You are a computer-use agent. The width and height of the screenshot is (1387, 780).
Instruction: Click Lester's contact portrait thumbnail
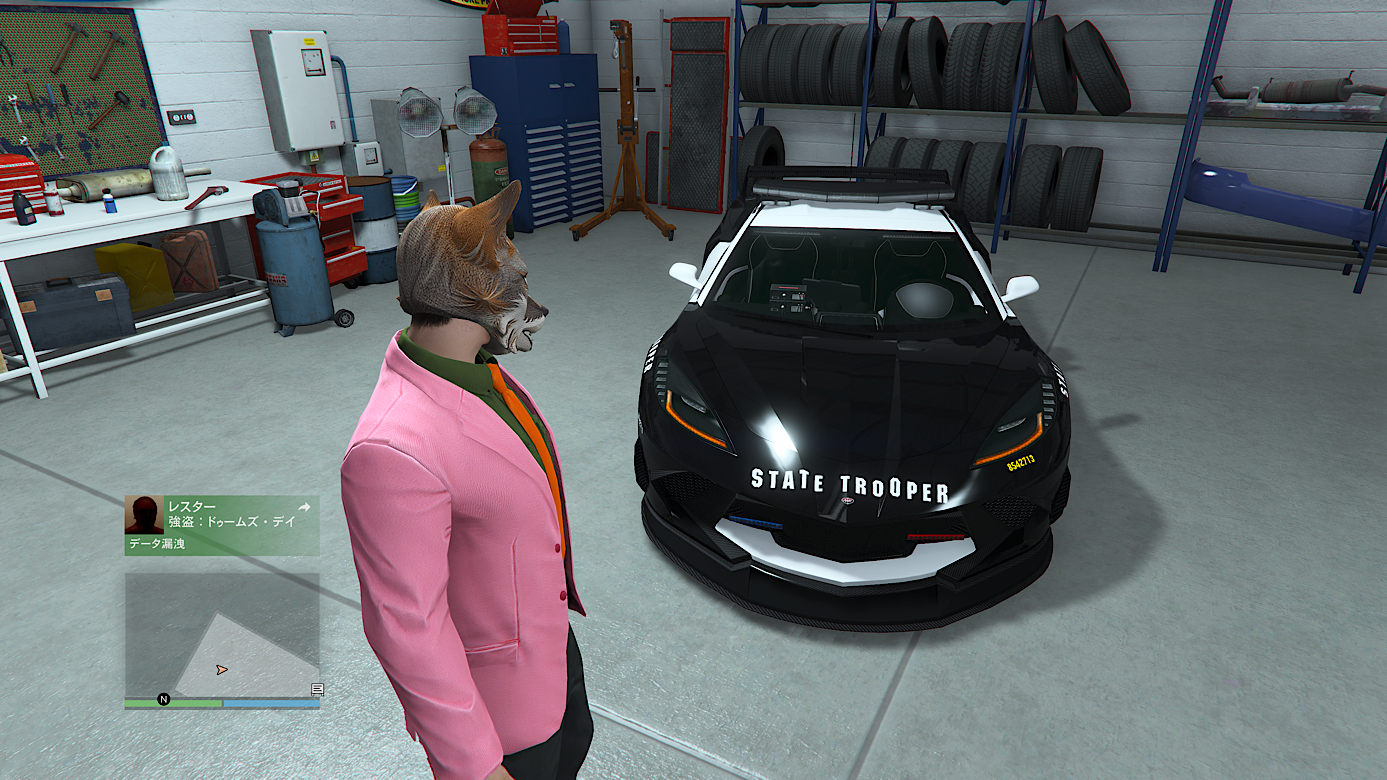pos(144,515)
